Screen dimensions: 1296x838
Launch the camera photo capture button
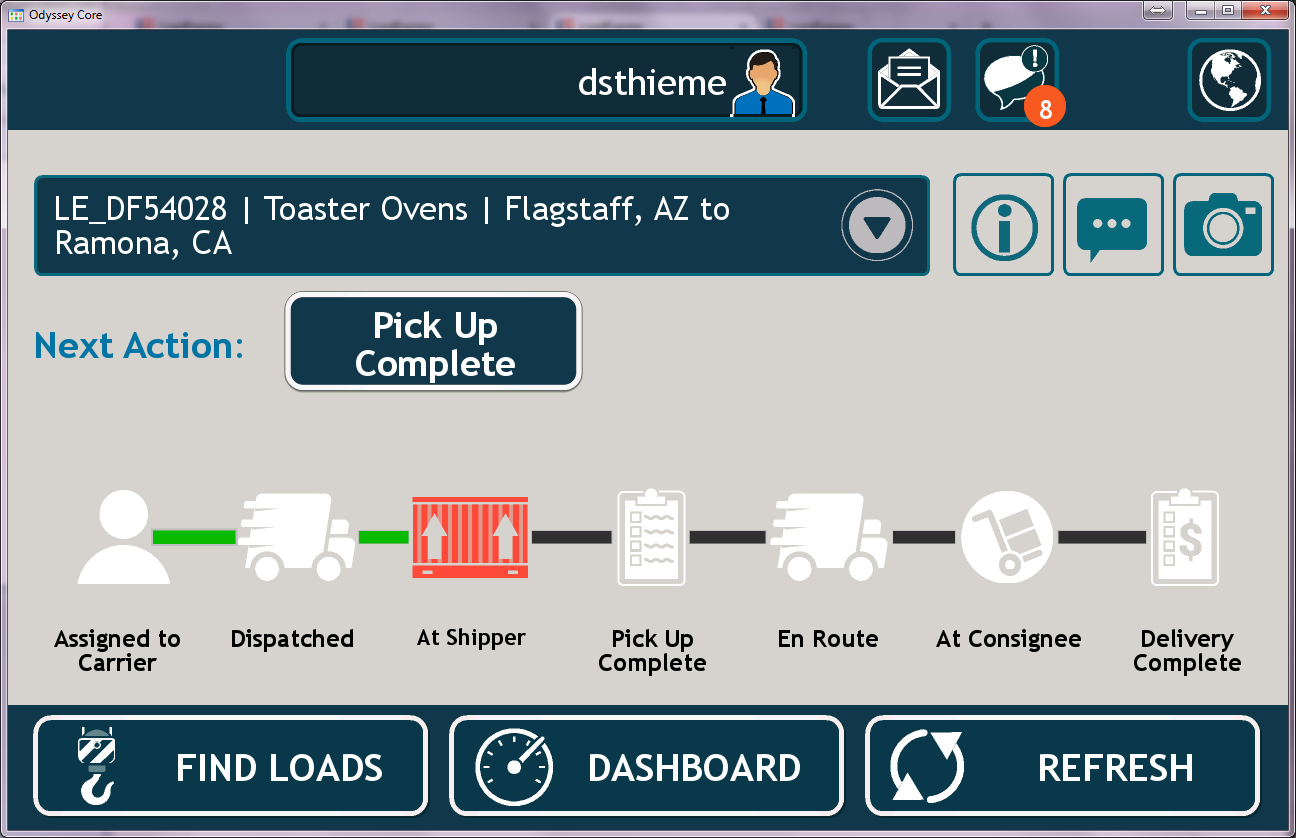click(1223, 225)
